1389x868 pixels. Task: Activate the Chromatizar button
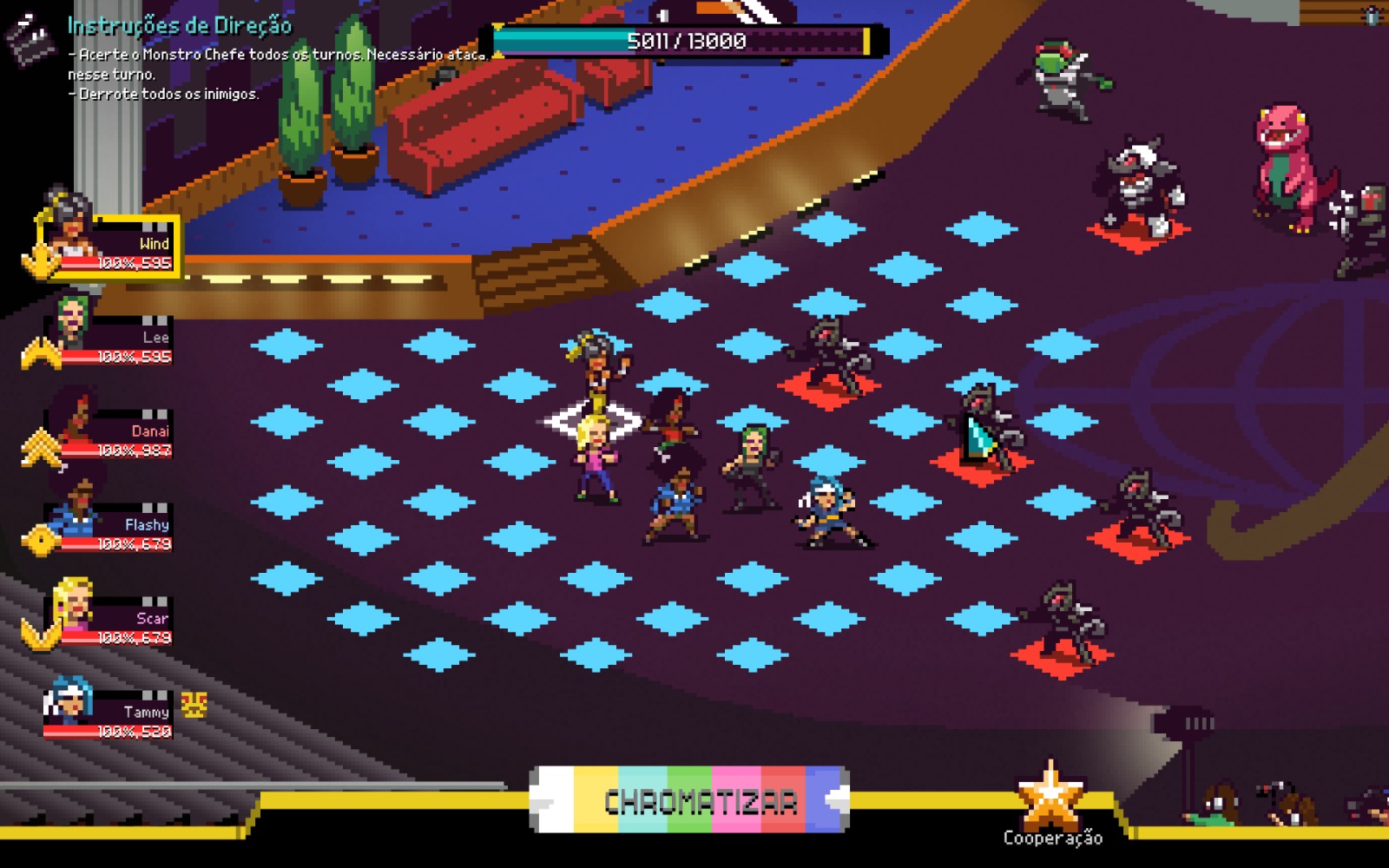pos(690,800)
